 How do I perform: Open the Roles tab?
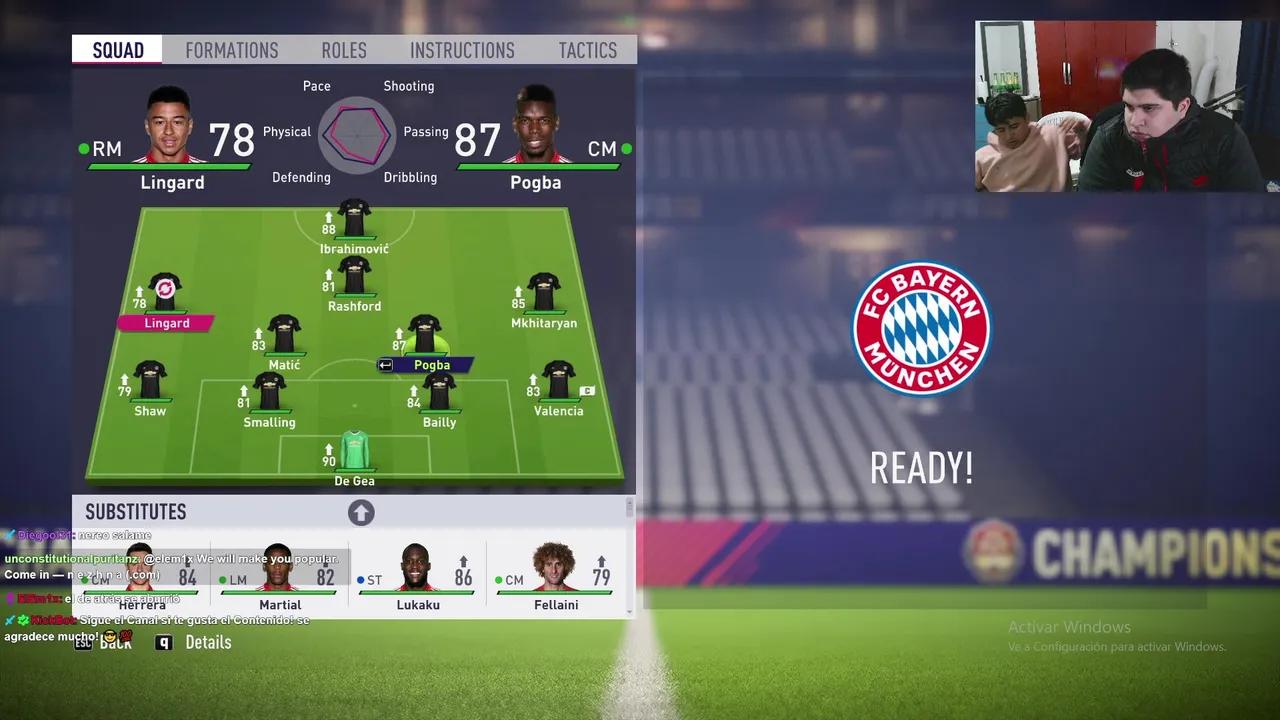(x=343, y=50)
